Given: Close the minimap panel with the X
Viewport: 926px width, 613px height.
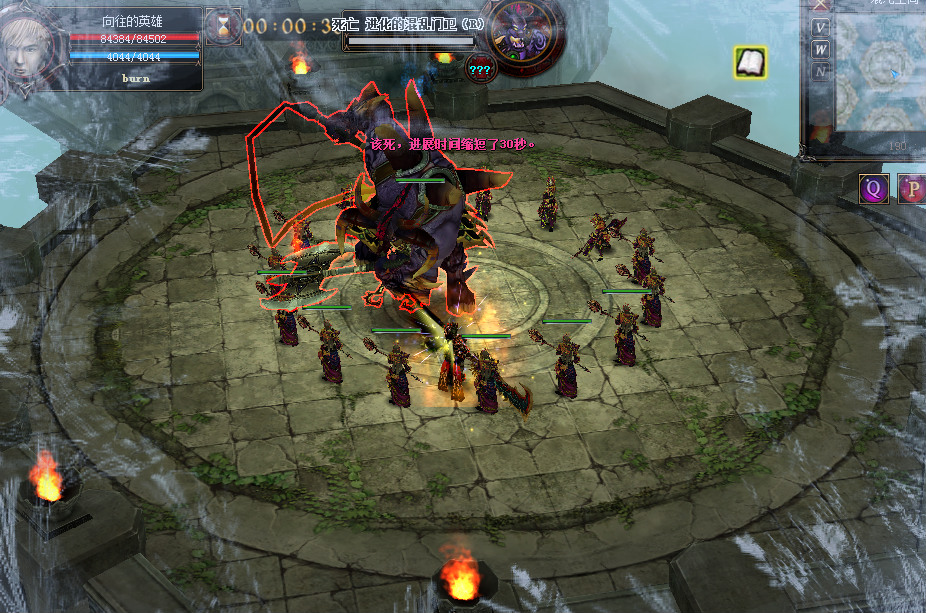Looking at the screenshot, I should [x=821, y=4].
